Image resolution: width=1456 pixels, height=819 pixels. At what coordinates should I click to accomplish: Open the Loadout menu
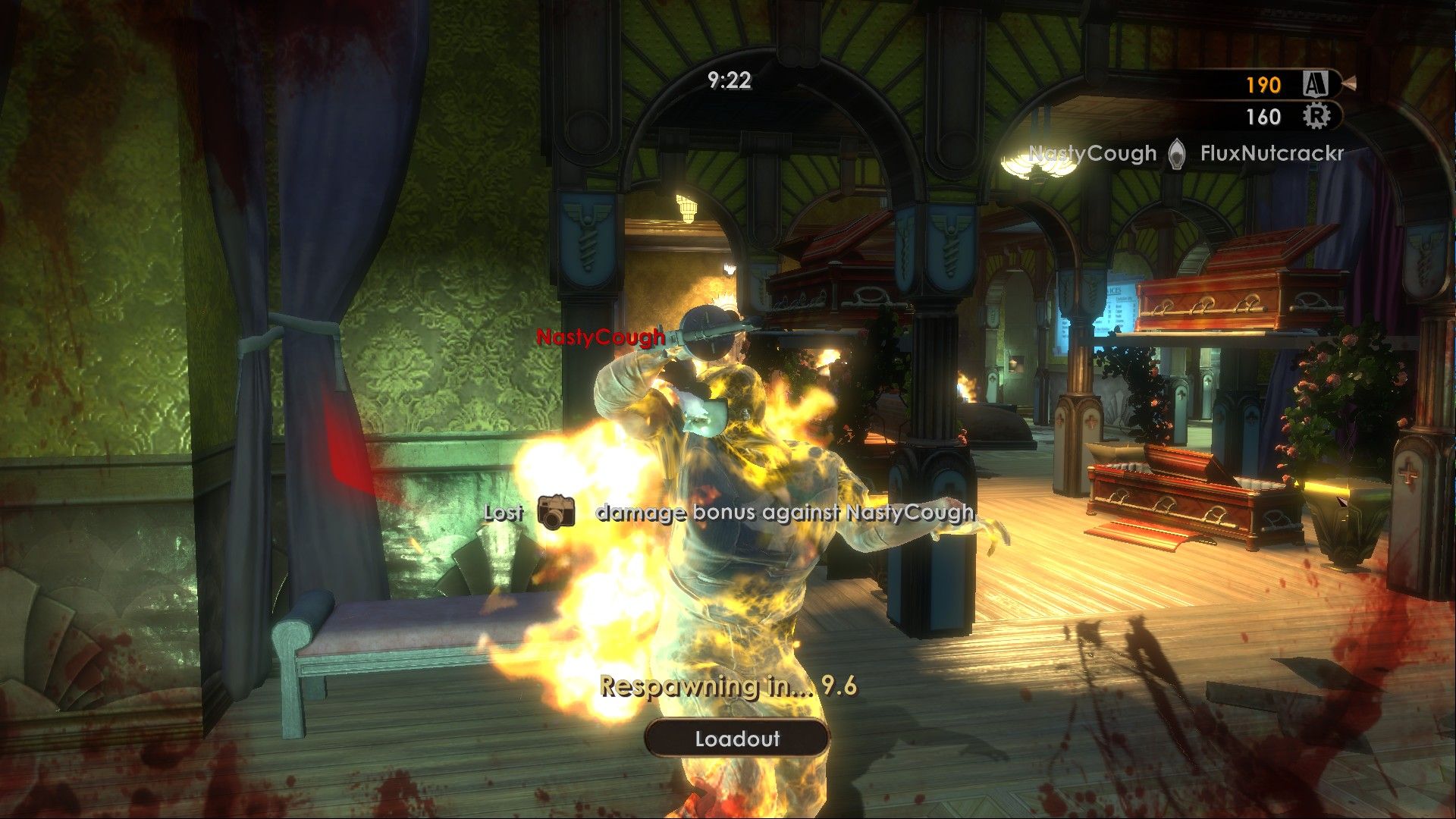[x=736, y=739]
